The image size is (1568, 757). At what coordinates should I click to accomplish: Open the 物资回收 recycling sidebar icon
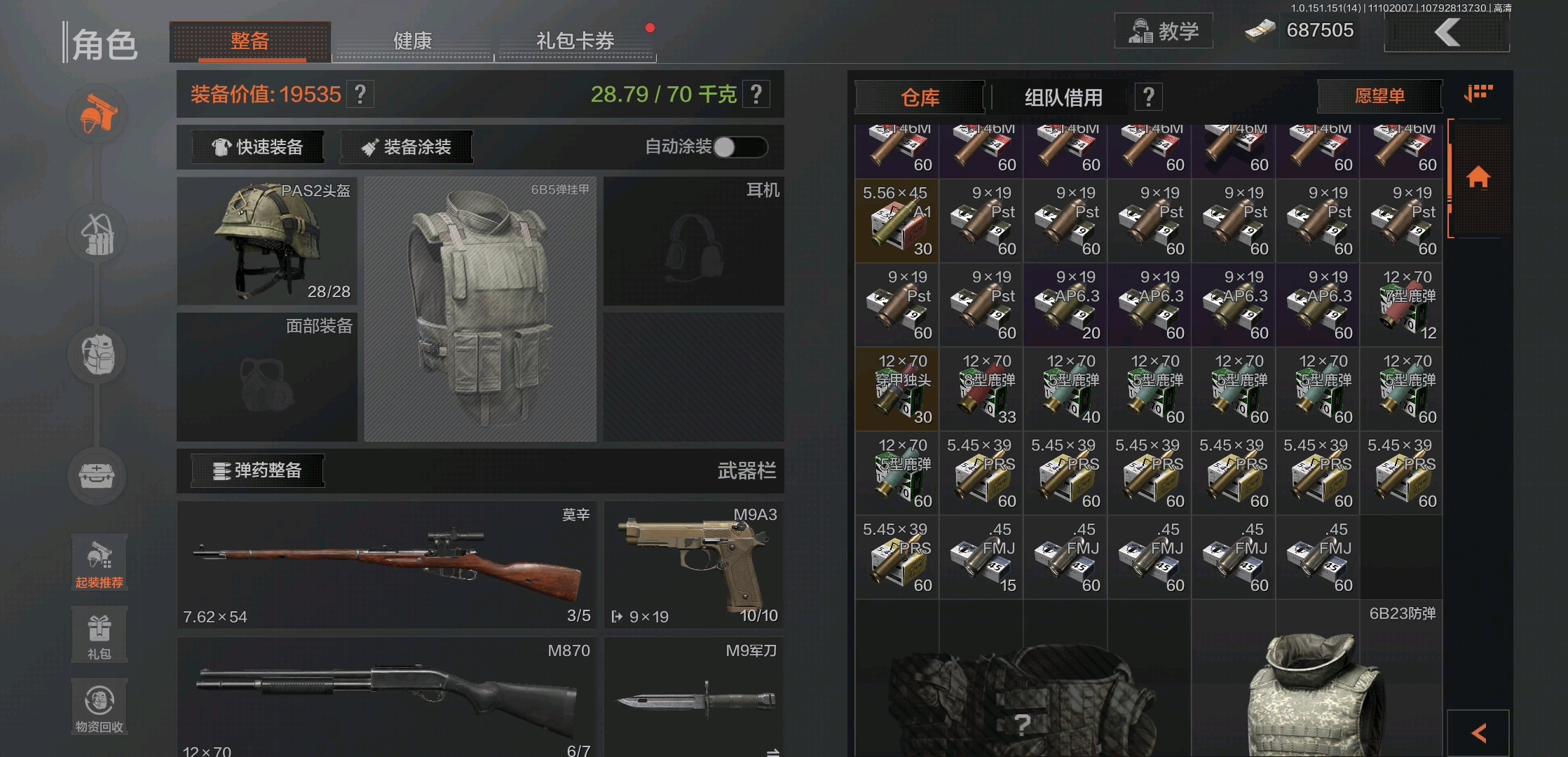coord(99,704)
